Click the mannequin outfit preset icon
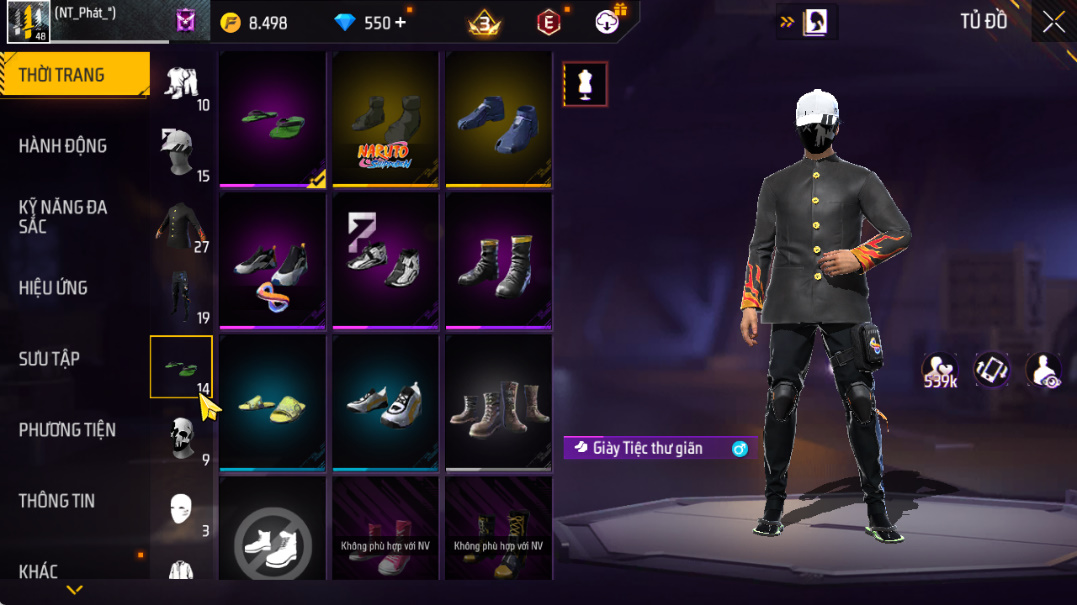The width and height of the screenshot is (1077, 605). 585,85
